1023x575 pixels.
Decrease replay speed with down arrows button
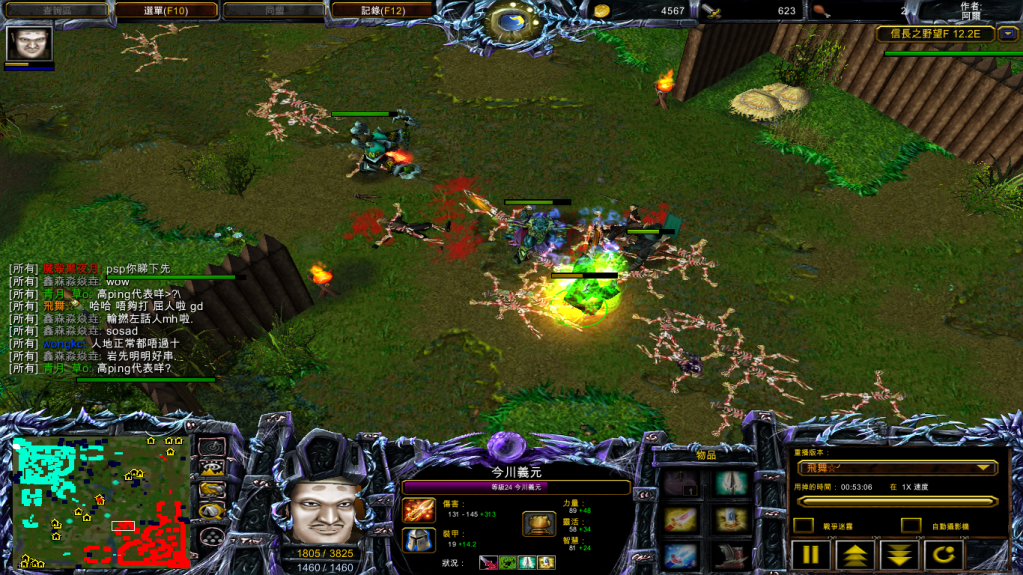tap(899, 555)
